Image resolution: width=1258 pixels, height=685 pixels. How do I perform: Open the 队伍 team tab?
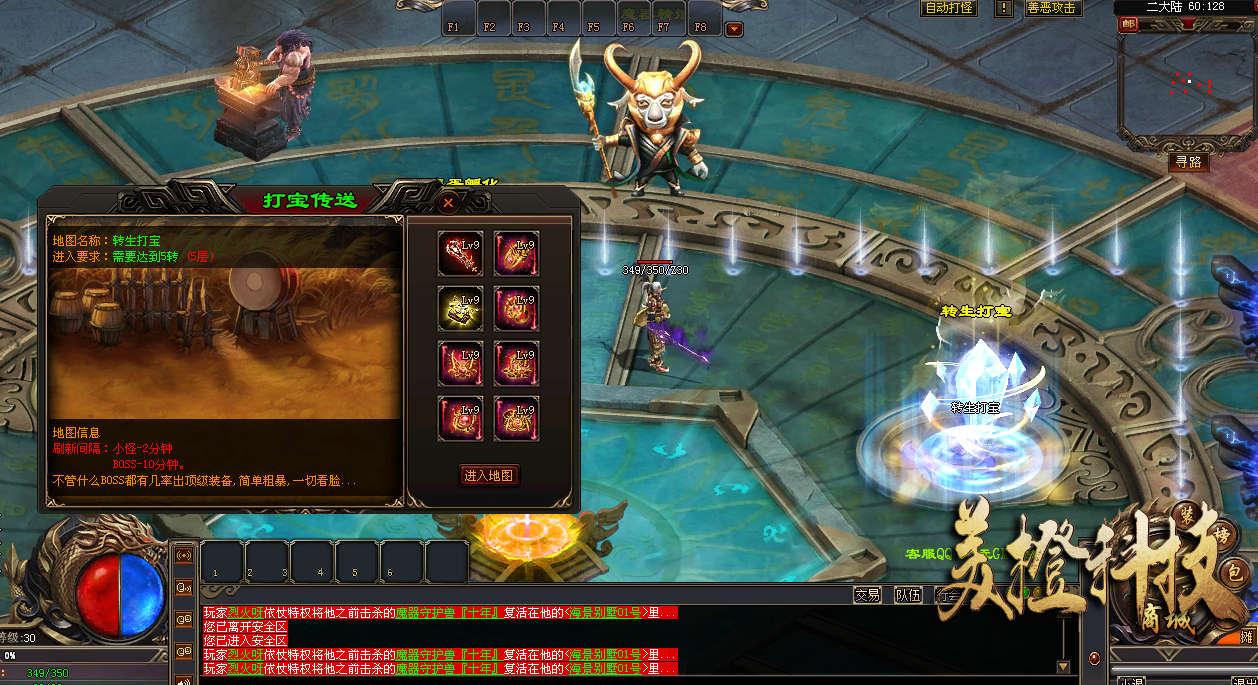908,595
